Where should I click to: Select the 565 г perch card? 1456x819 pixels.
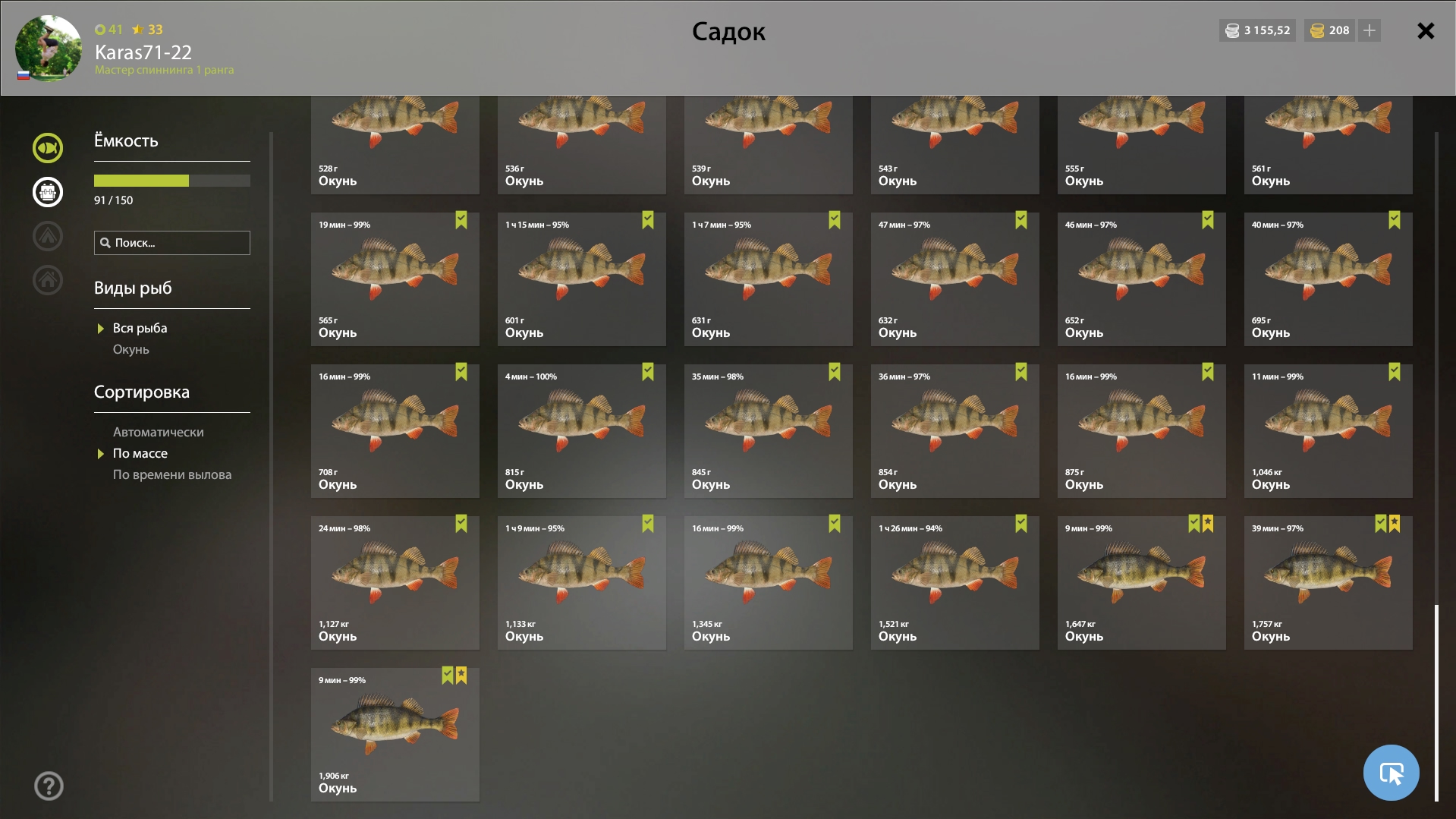395,279
